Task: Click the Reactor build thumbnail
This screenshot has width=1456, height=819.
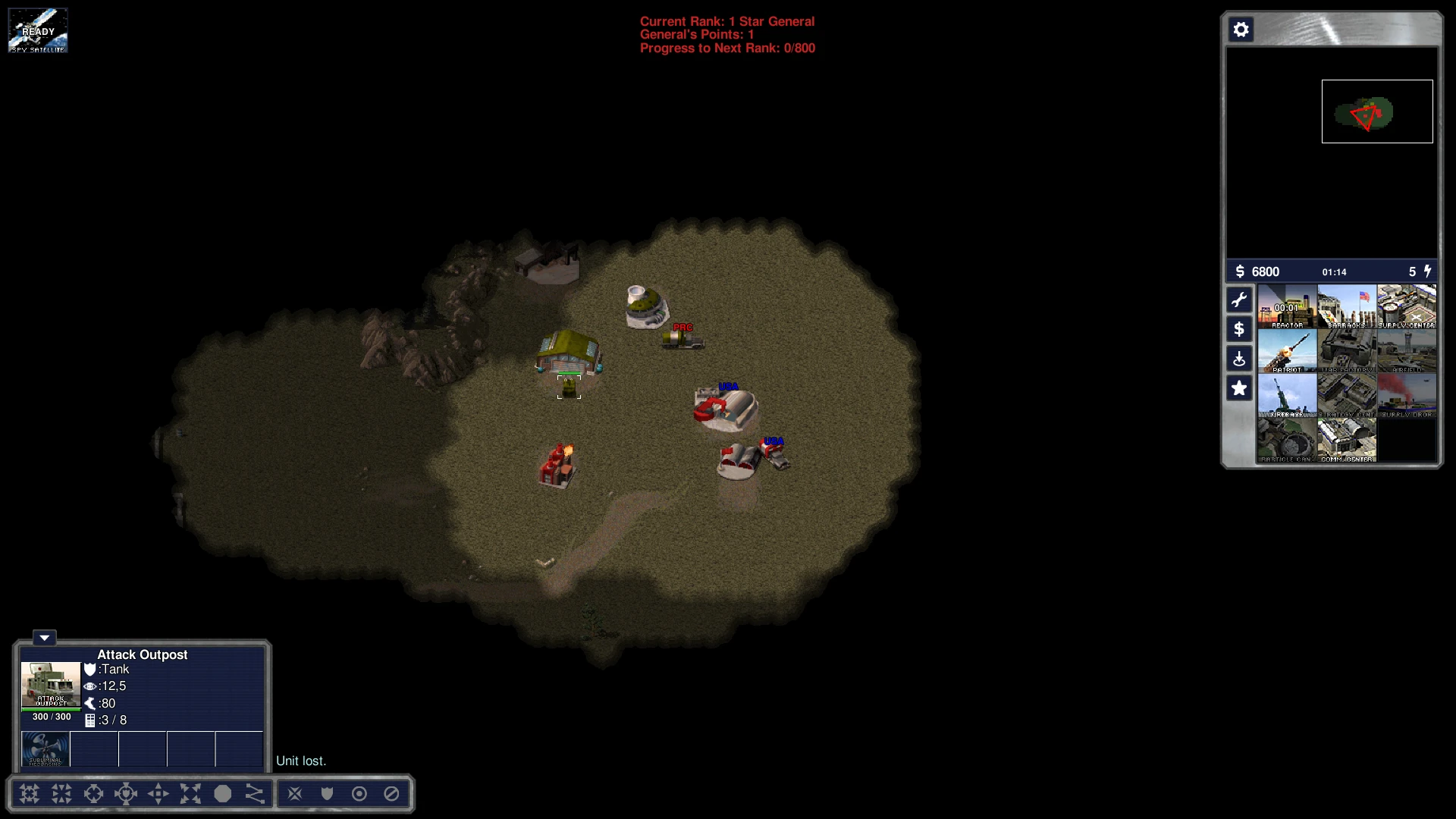Action: click(x=1287, y=306)
